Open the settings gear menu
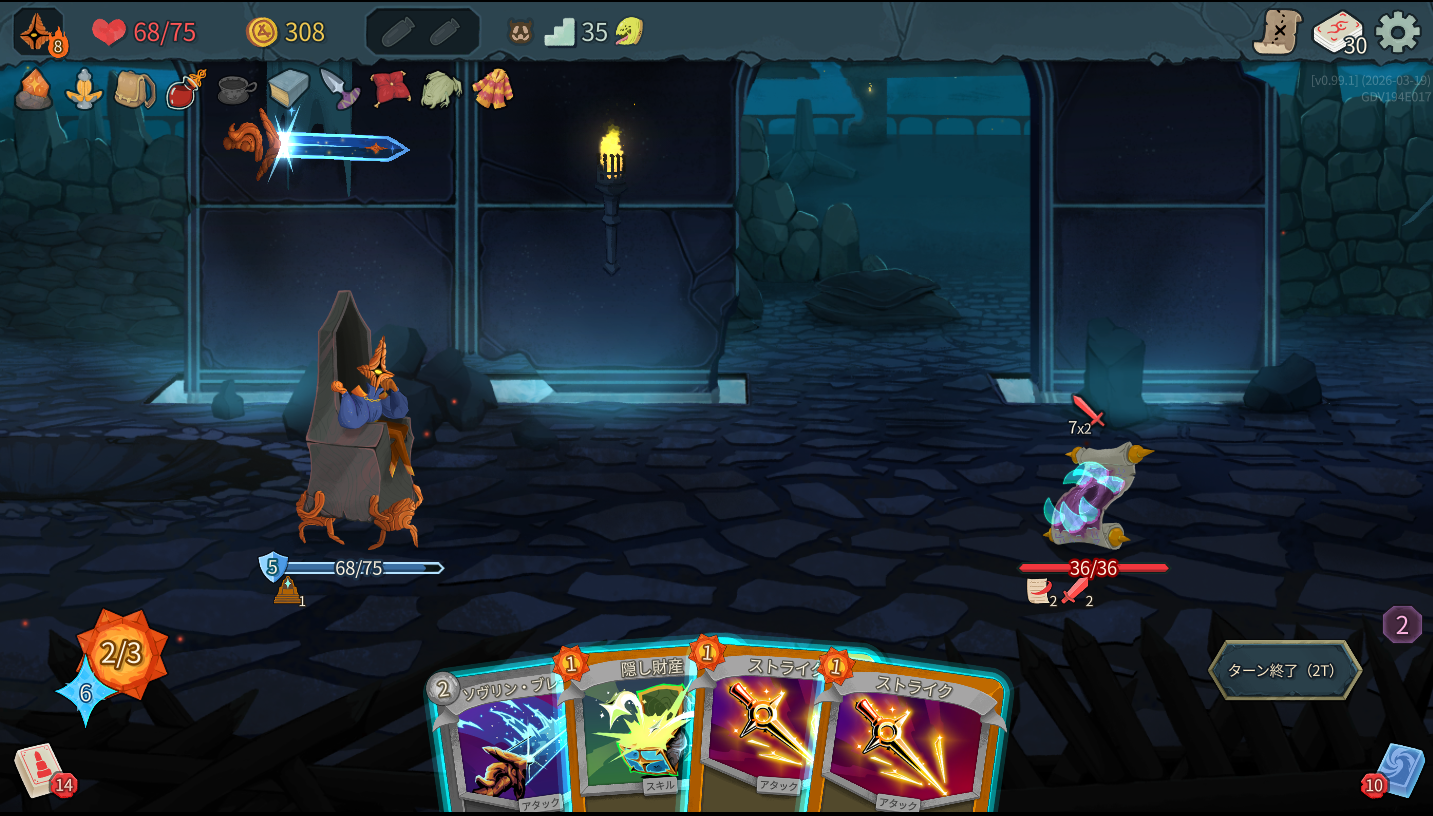Screen dimensions: 1433x816 point(1397,33)
